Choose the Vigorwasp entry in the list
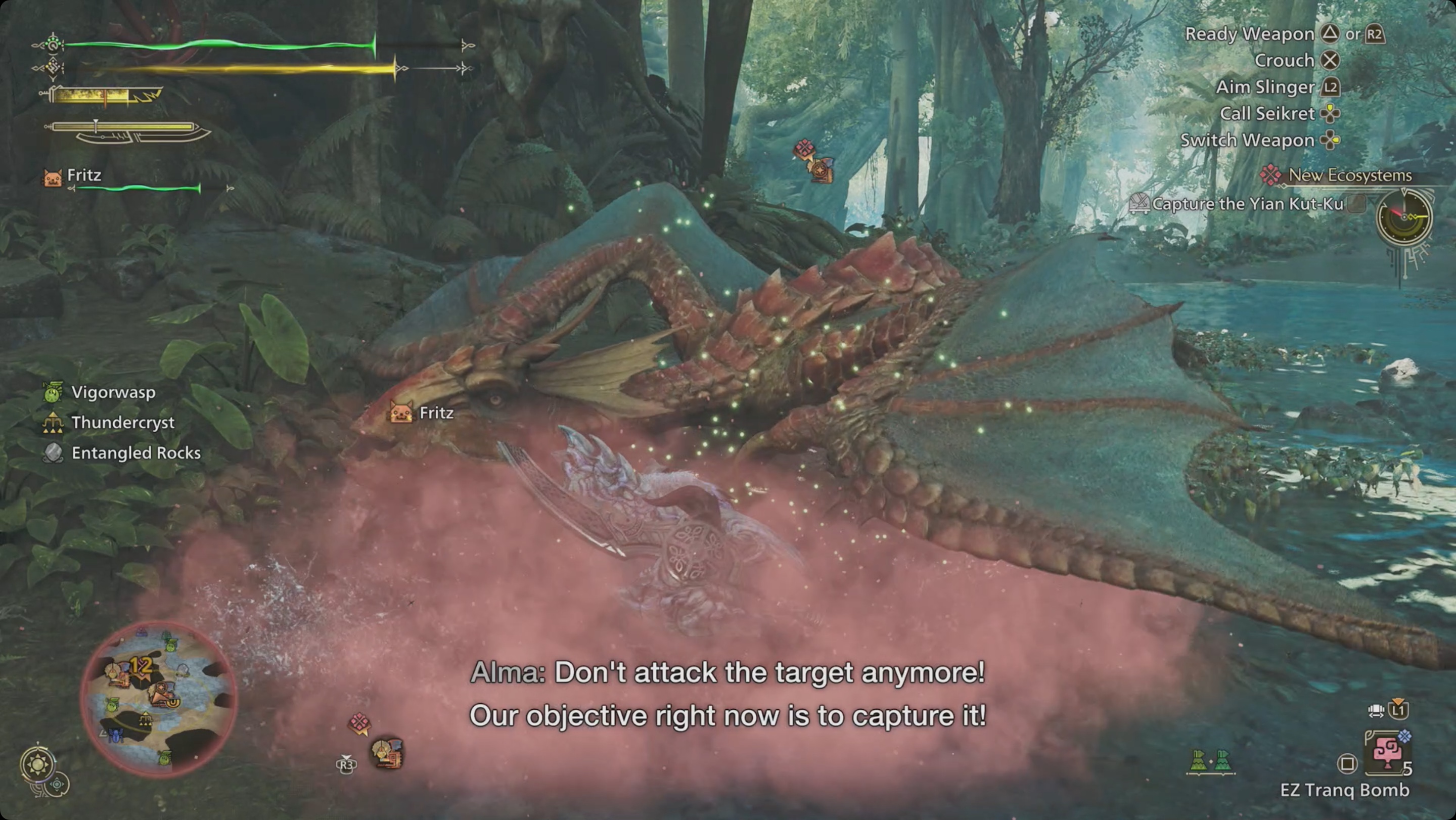1456x820 pixels. (112, 392)
